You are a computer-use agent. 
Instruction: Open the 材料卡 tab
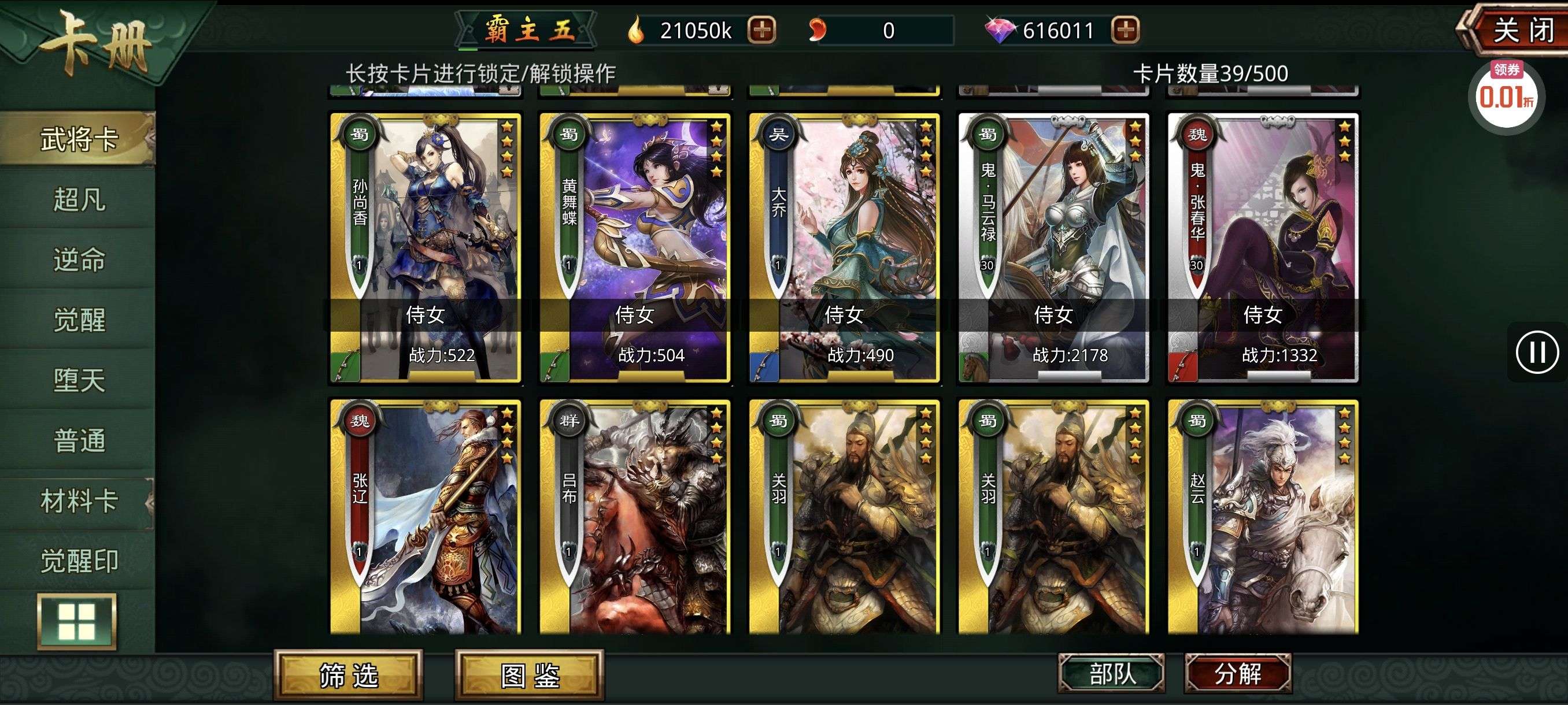(79, 501)
